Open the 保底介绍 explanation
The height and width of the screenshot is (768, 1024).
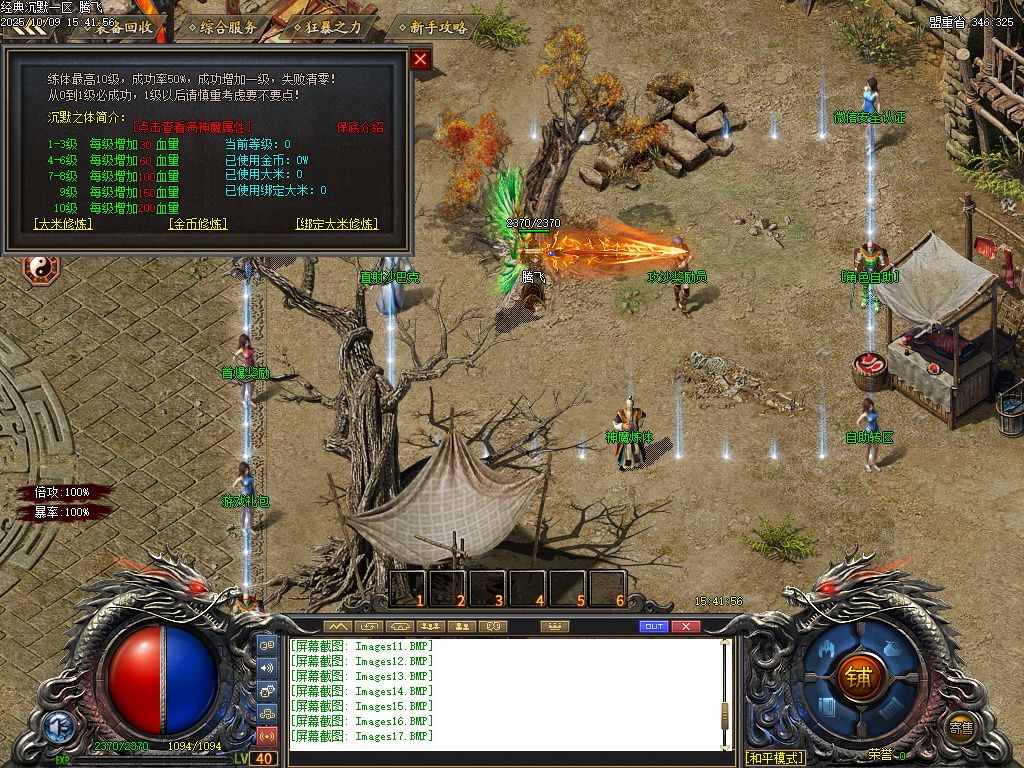(x=359, y=128)
